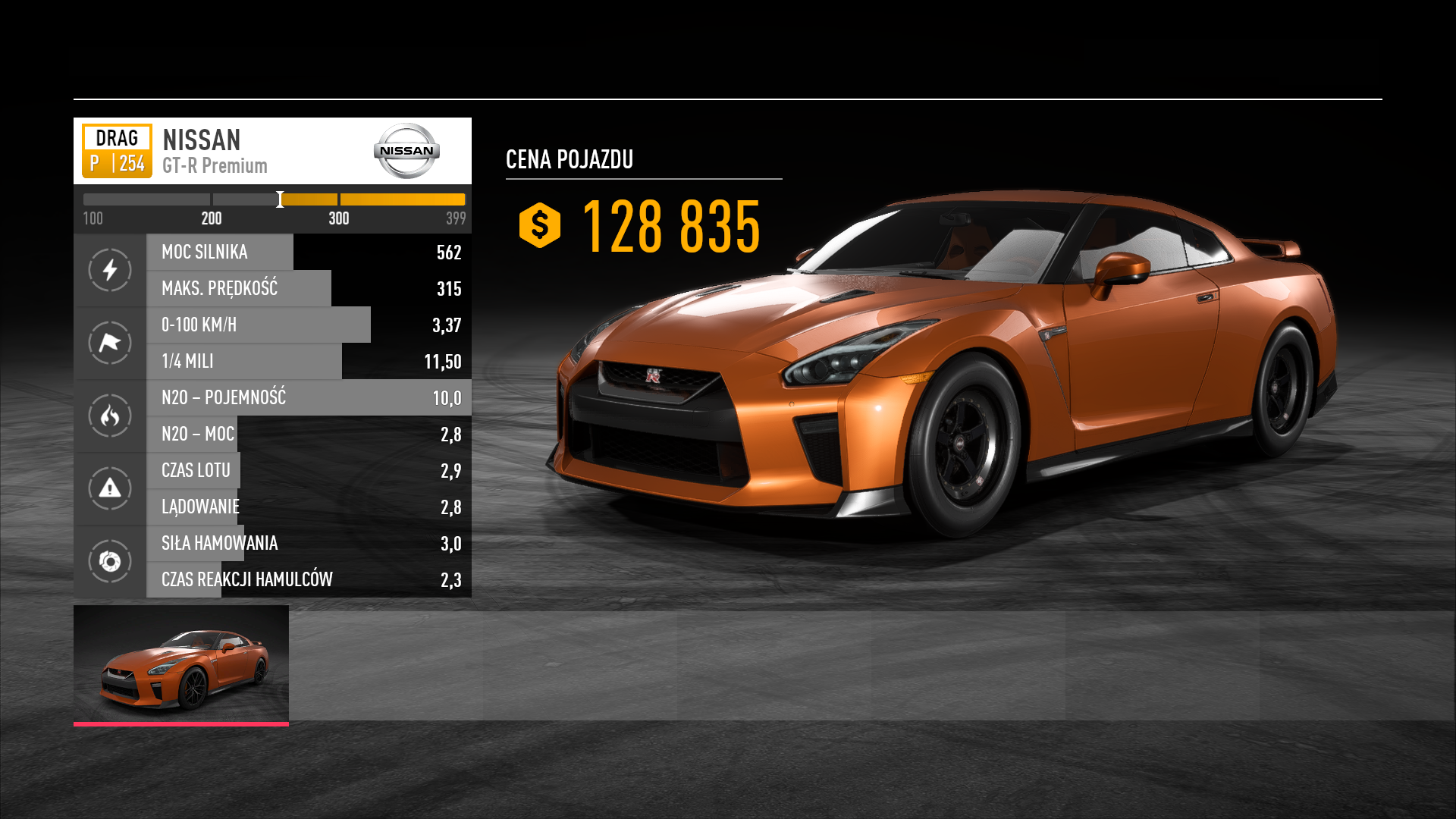Image resolution: width=1456 pixels, height=819 pixels.
Task: Click the flag acceleration stats icon
Action: pos(110,343)
